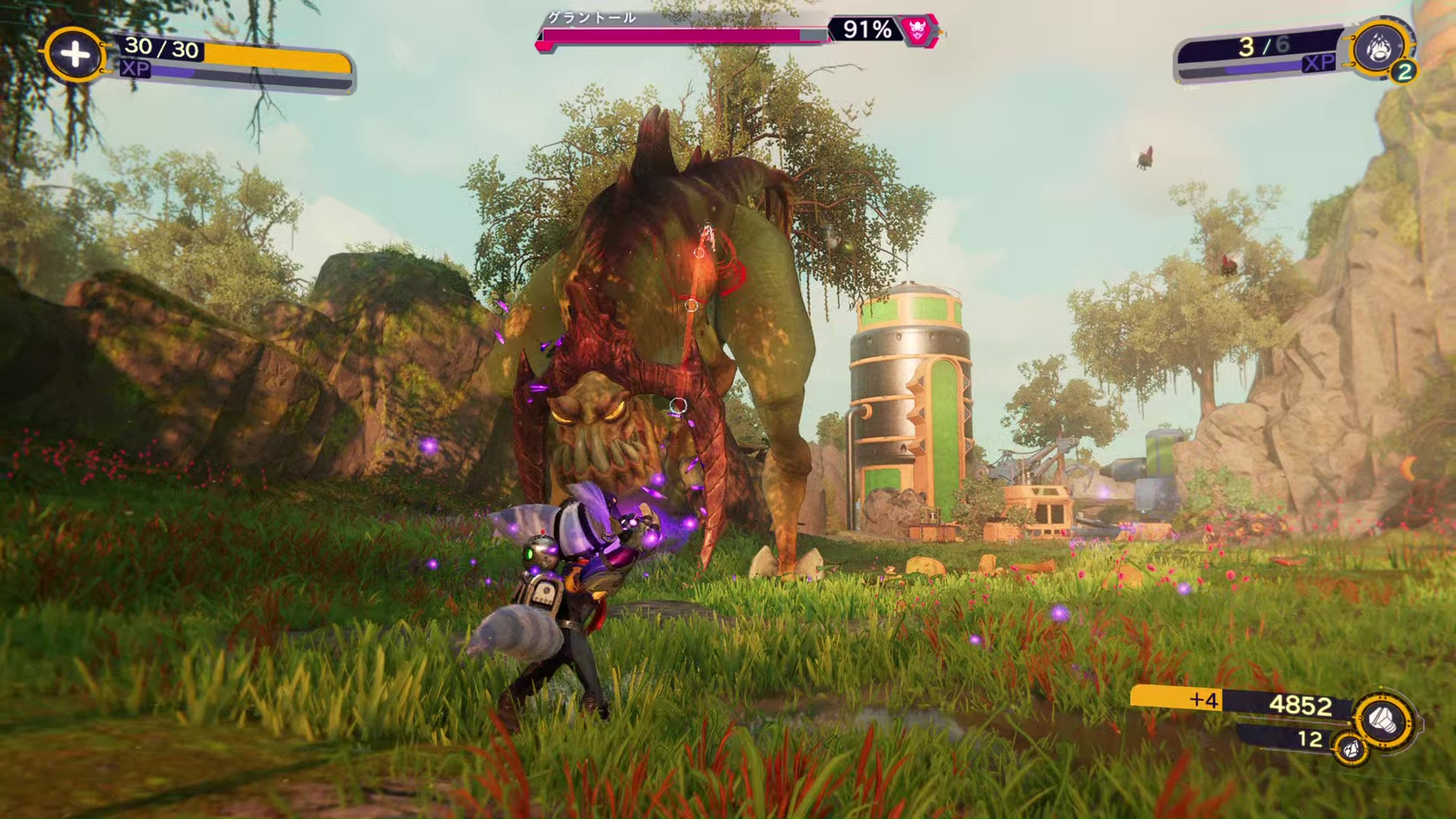Image resolution: width=1456 pixels, height=819 pixels.
Task: Open the bolts currency icon
Action: tap(1383, 719)
